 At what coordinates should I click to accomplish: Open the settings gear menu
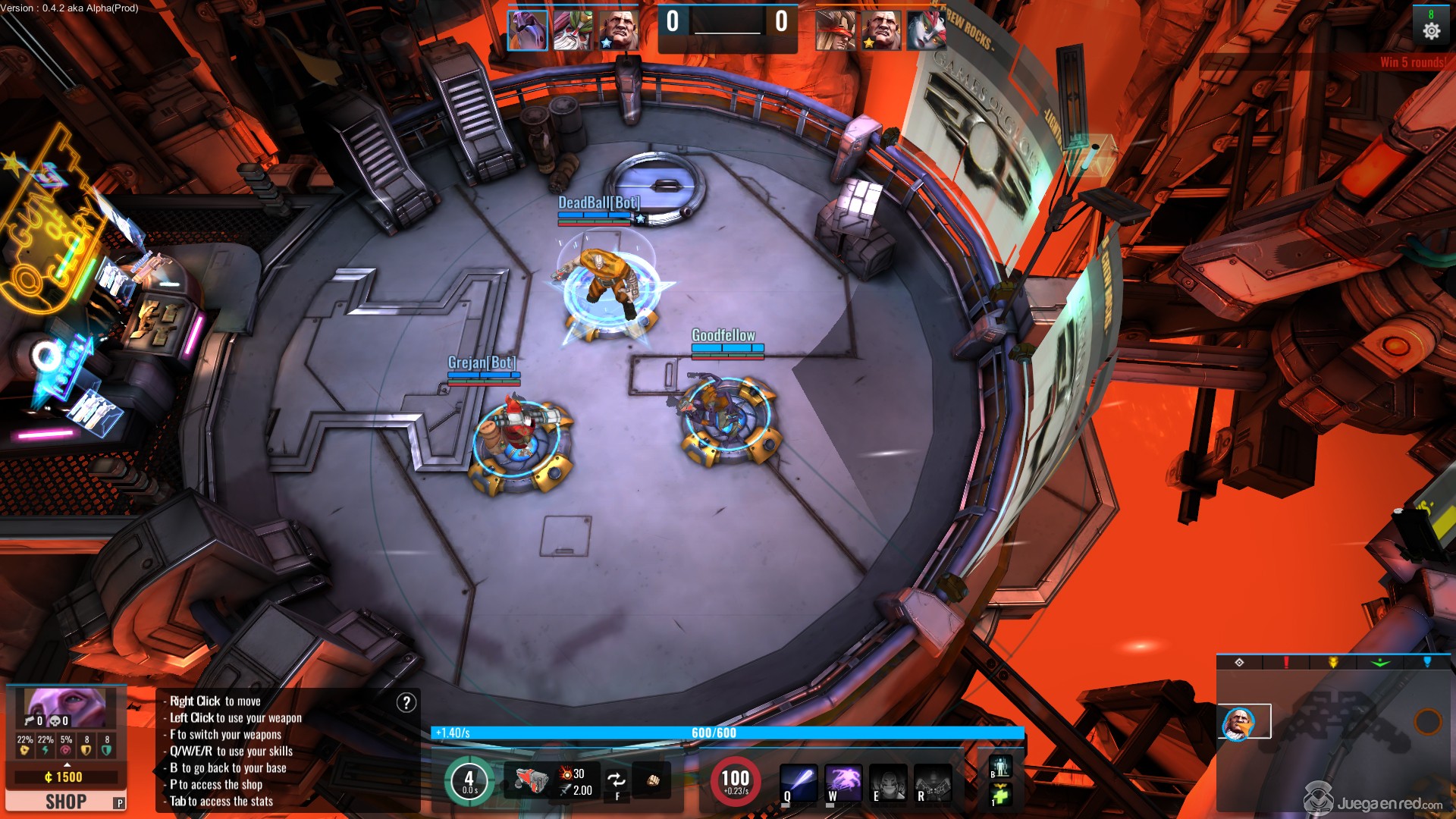pyautogui.click(x=1431, y=31)
